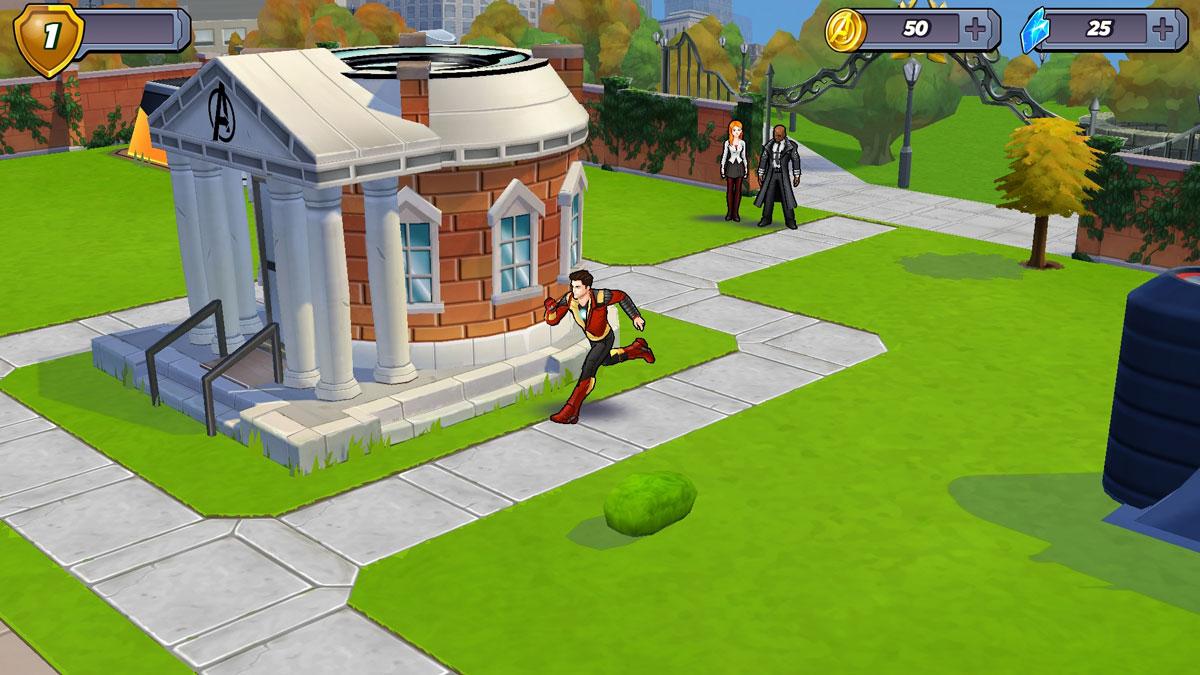Image resolution: width=1200 pixels, height=675 pixels.
Task: Open the level 1 shield badge
Action: click(47, 40)
